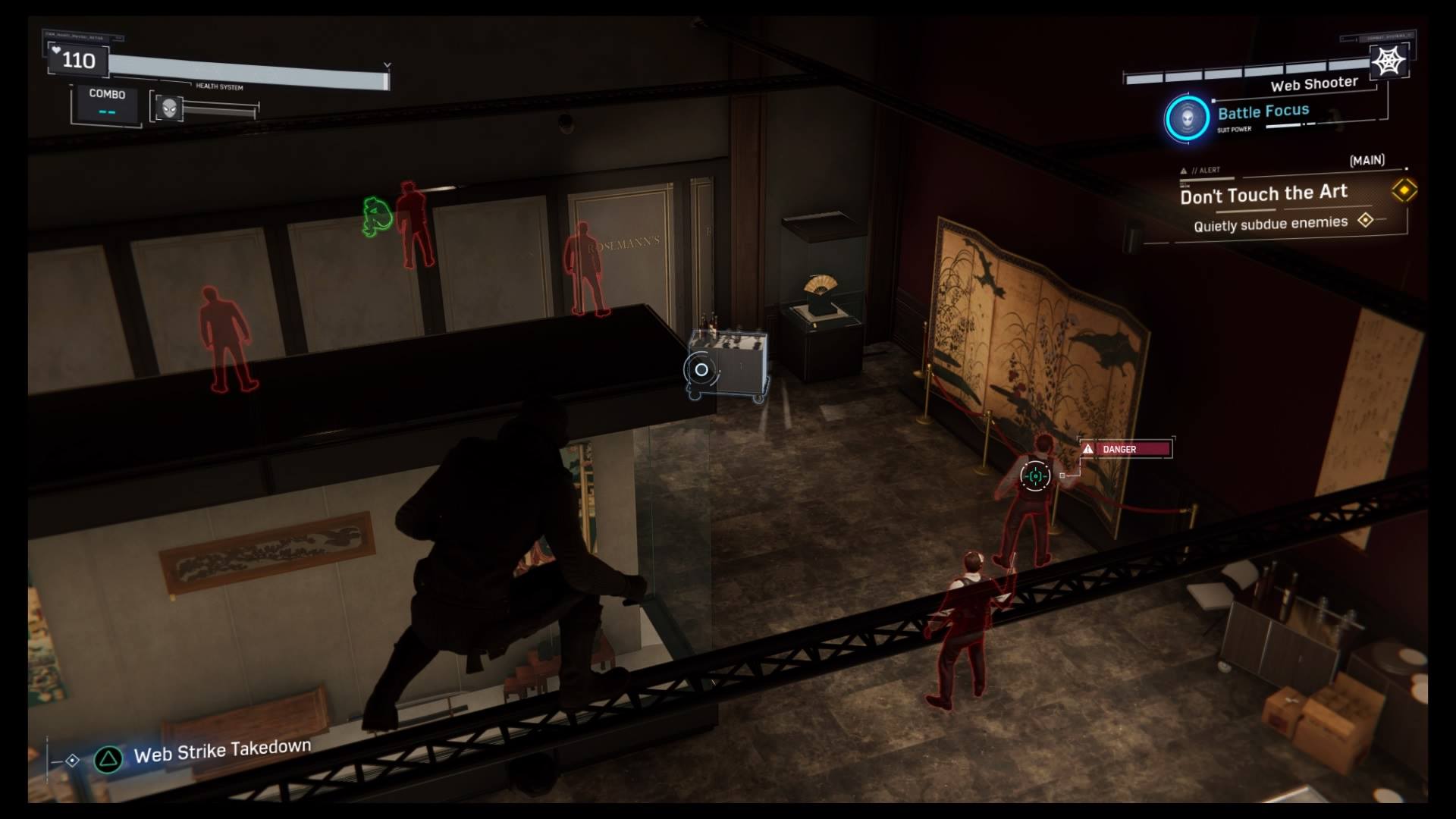Select the Web Shooter gadget icon
The height and width of the screenshot is (819, 1456).
(x=1389, y=61)
